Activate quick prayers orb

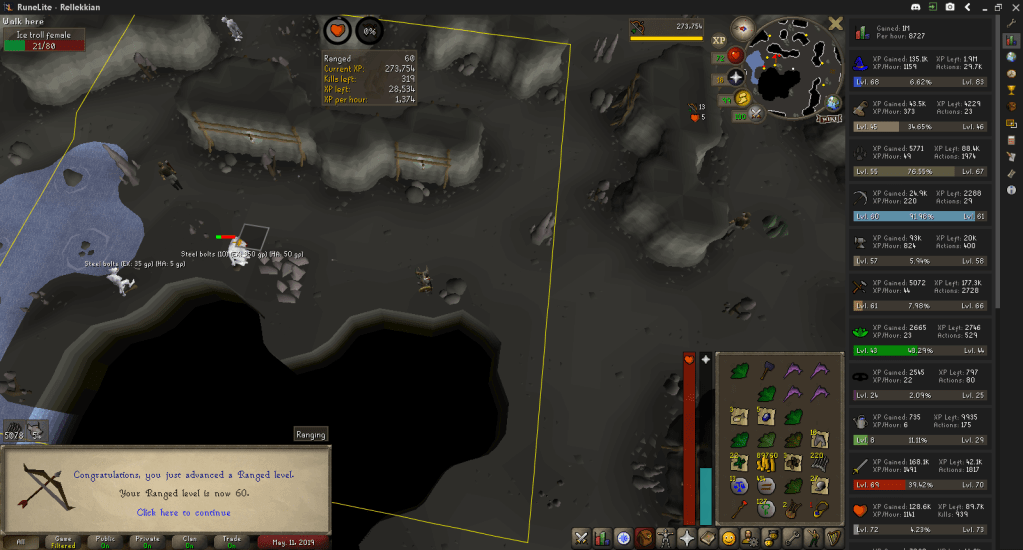736,76
